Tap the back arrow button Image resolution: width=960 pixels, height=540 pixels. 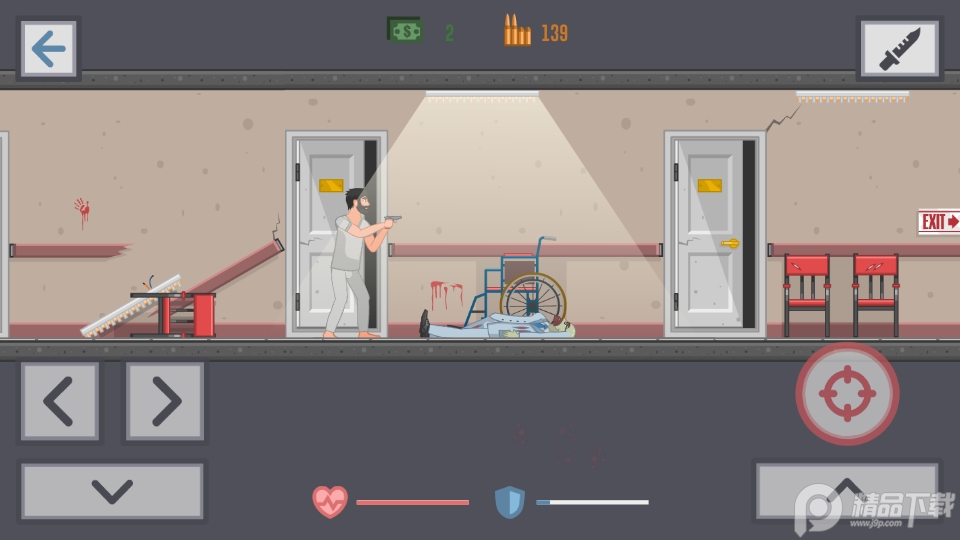pos(48,49)
